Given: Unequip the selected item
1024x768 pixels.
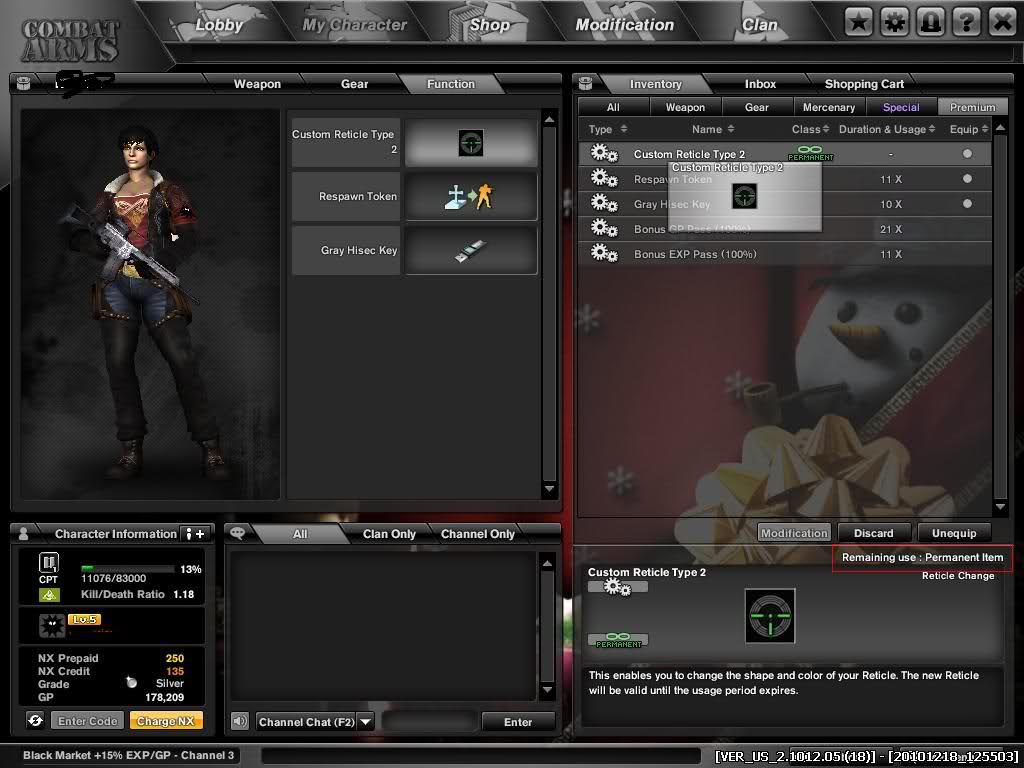Looking at the screenshot, I should coord(953,533).
